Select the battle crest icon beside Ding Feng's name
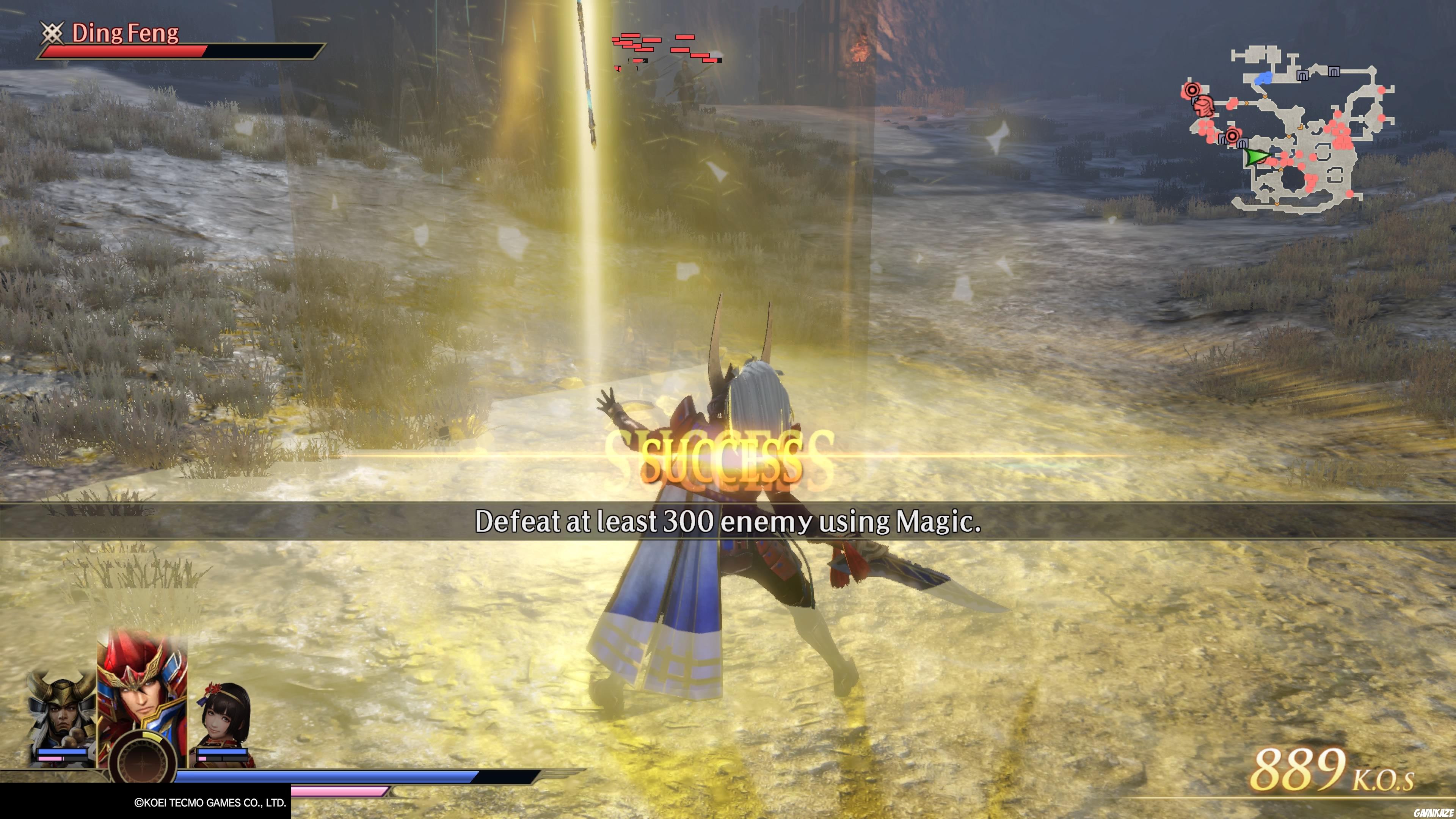 53,33
